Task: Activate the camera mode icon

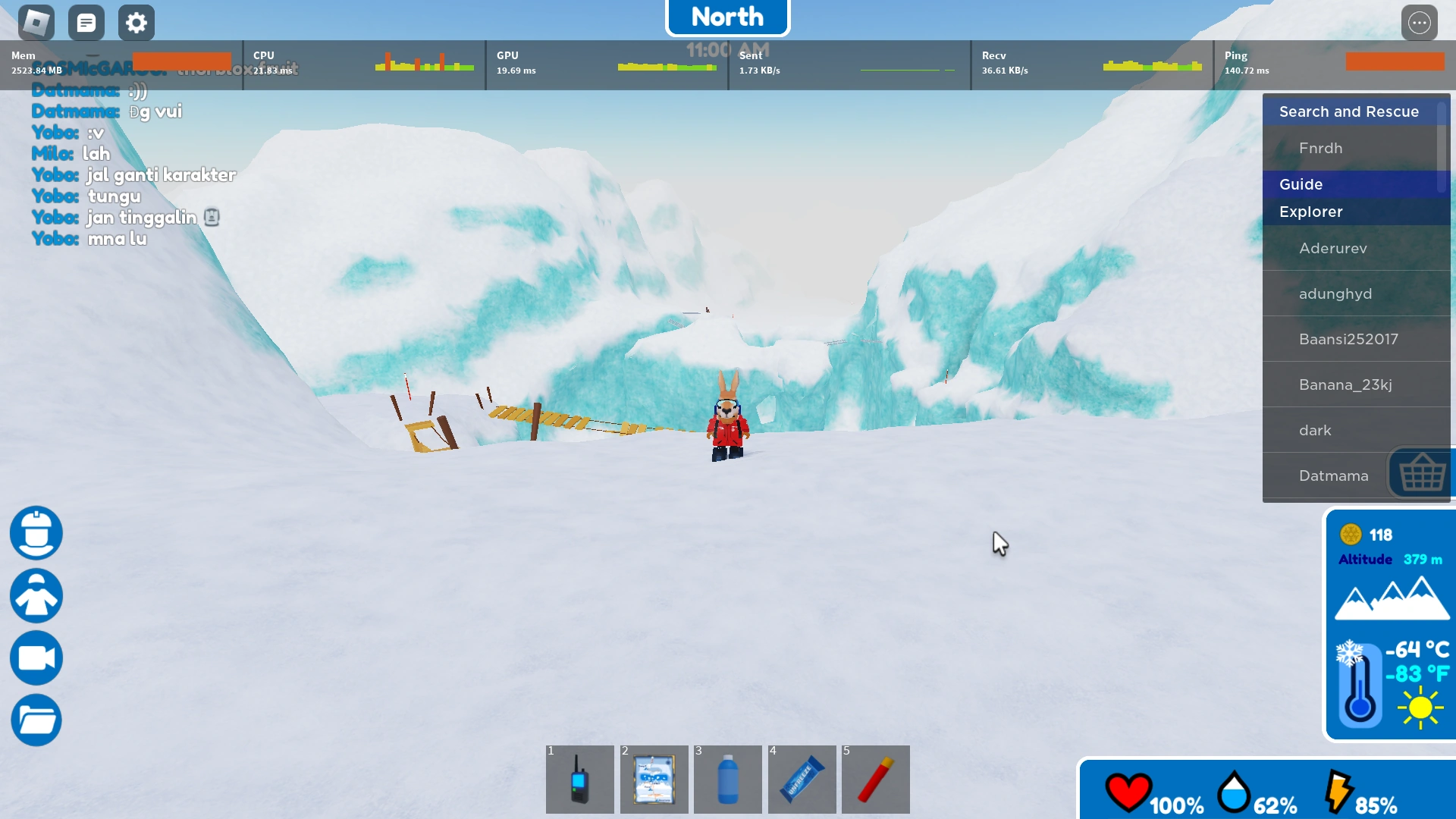Action: (36, 658)
